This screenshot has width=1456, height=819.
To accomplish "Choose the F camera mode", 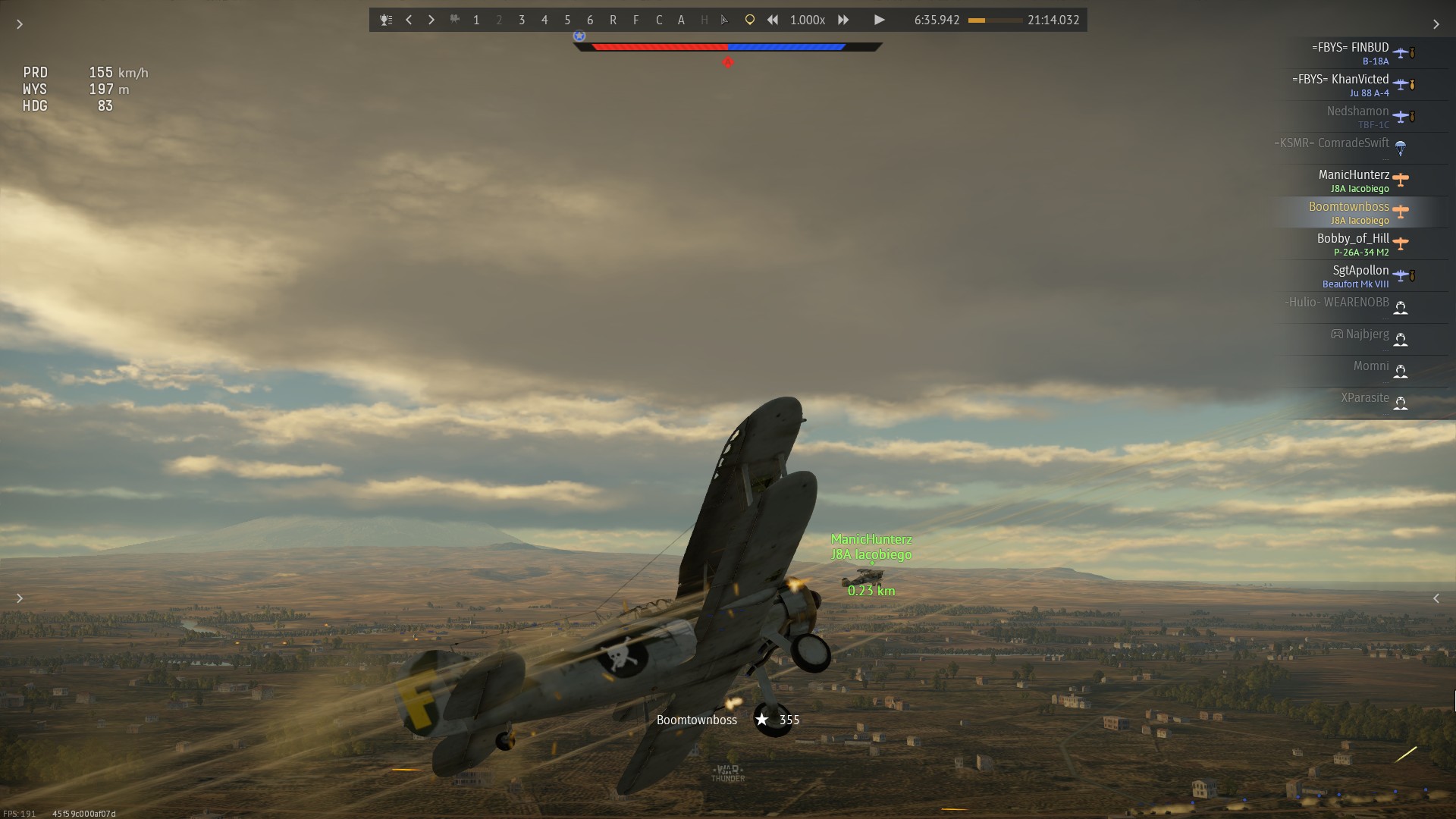I will click(635, 20).
